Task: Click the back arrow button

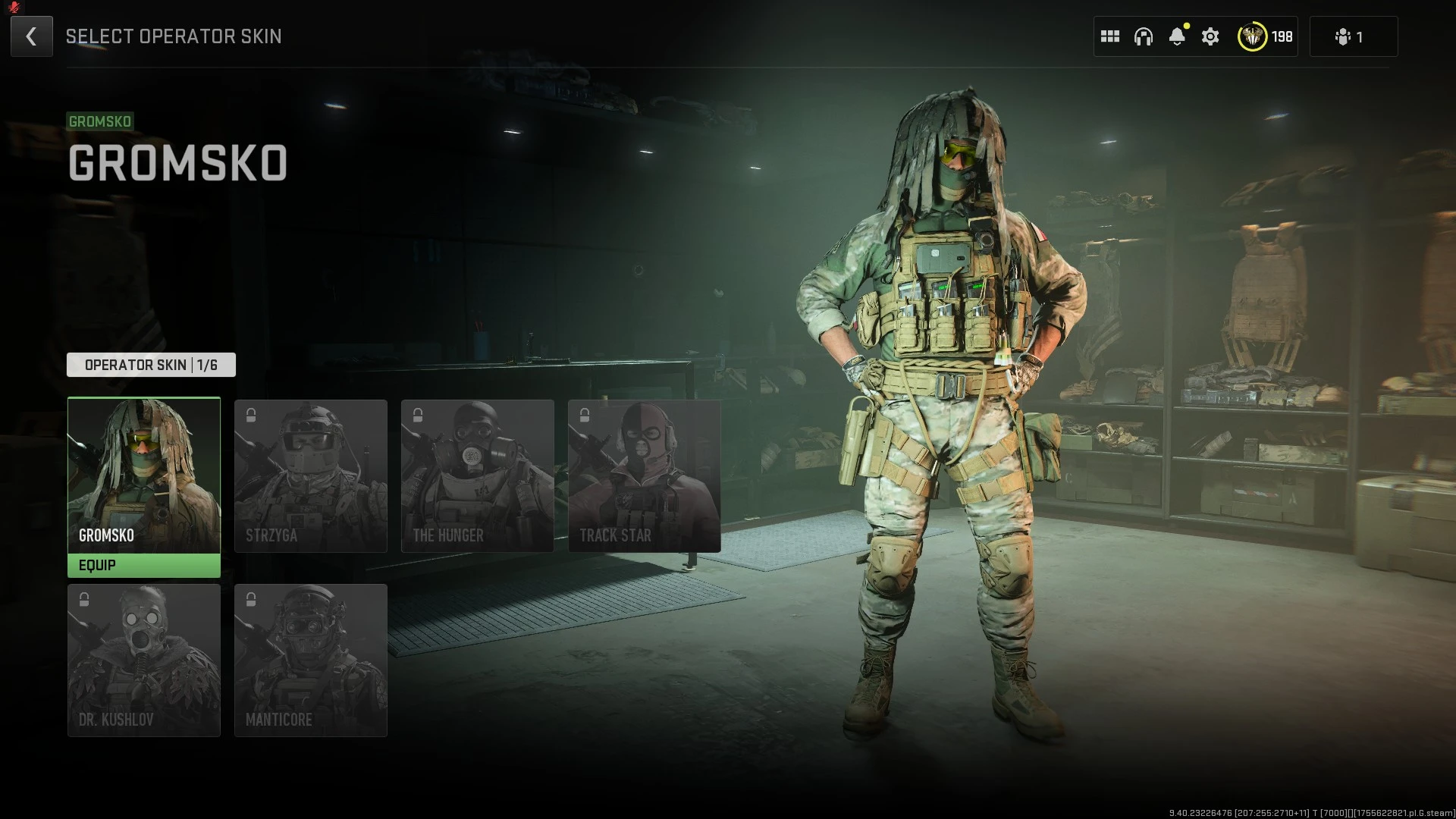Action: point(31,36)
